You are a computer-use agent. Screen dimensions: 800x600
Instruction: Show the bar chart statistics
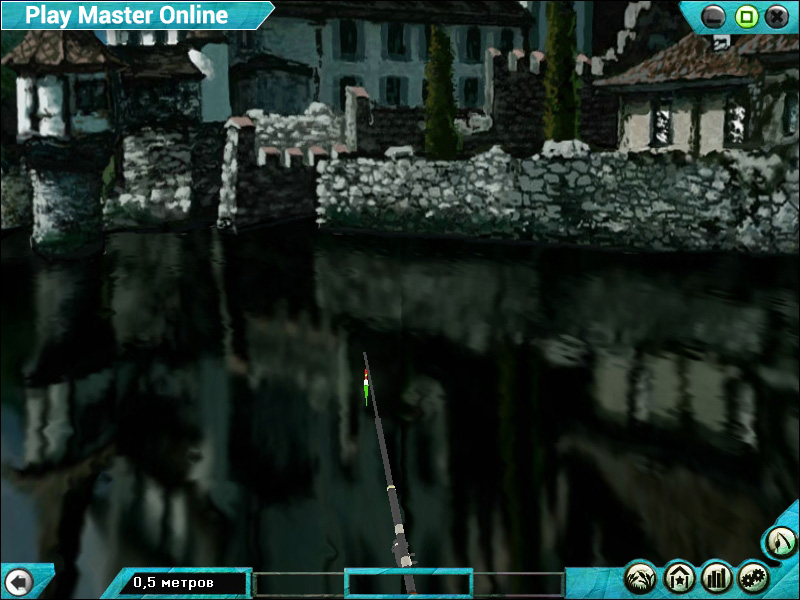[x=716, y=577]
